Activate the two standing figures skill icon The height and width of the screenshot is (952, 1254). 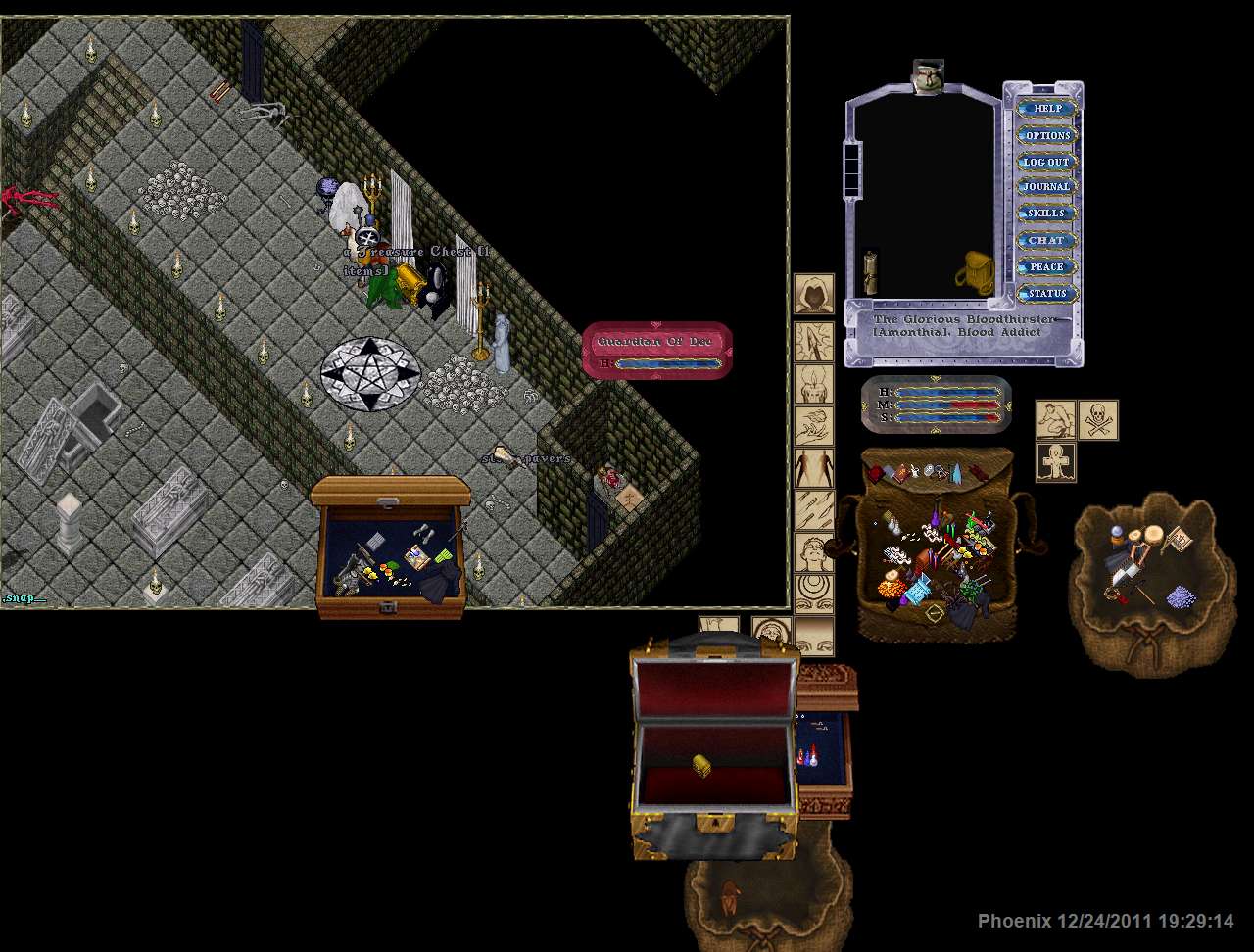[813, 469]
